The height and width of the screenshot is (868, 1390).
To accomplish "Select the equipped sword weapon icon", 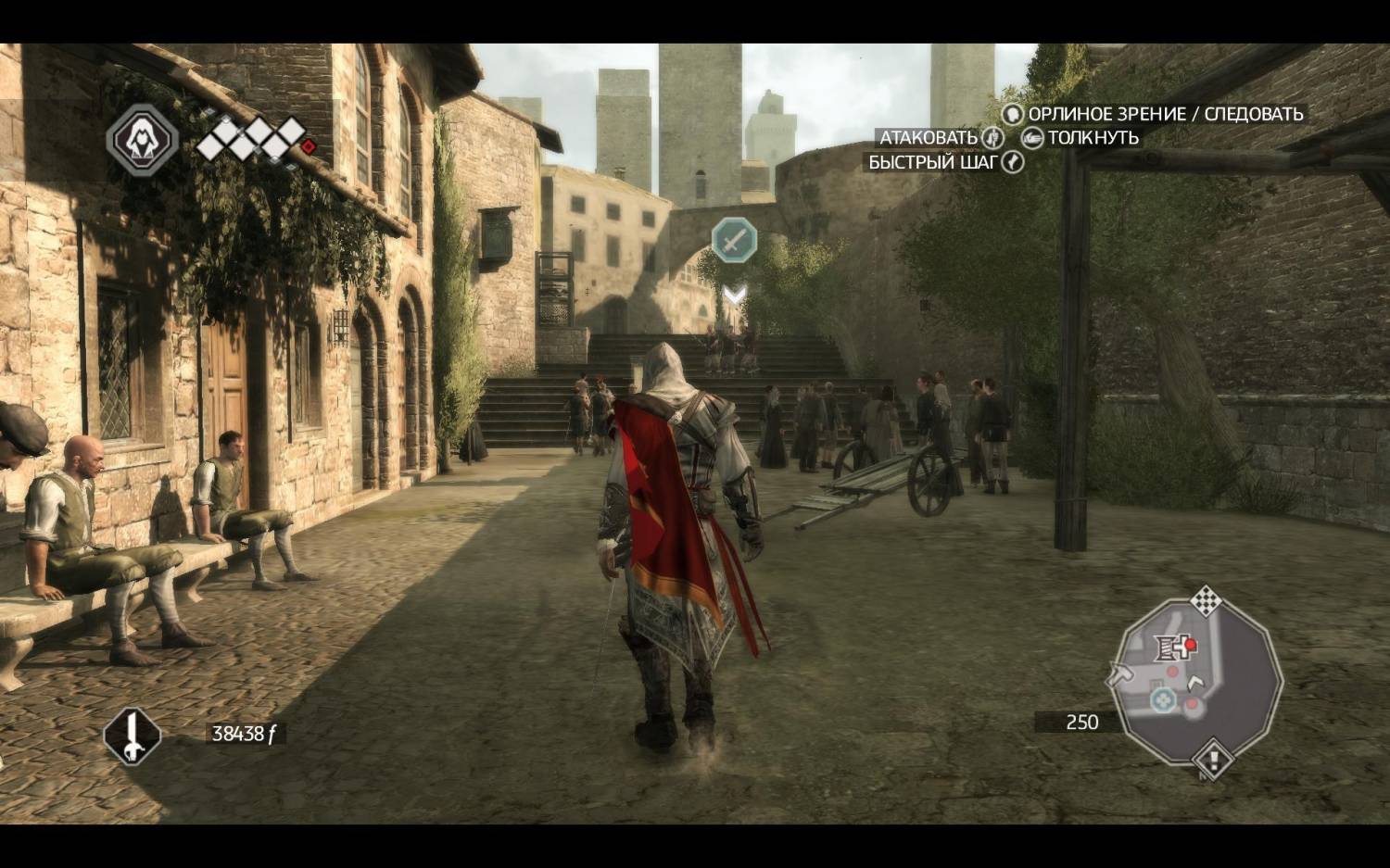I will 132,736.
